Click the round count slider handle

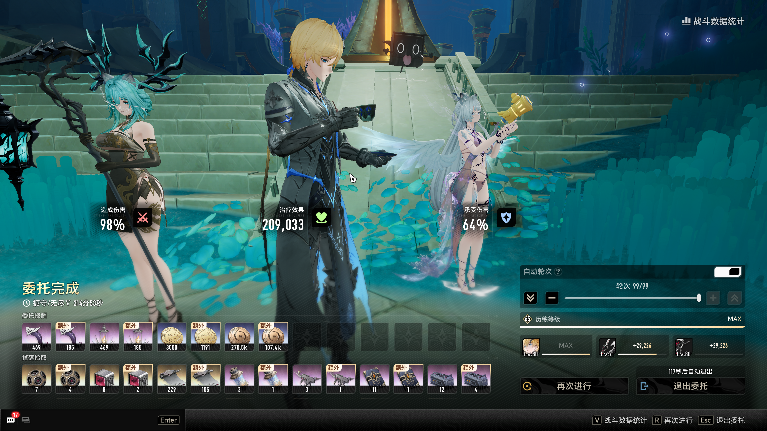pos(698,298)
